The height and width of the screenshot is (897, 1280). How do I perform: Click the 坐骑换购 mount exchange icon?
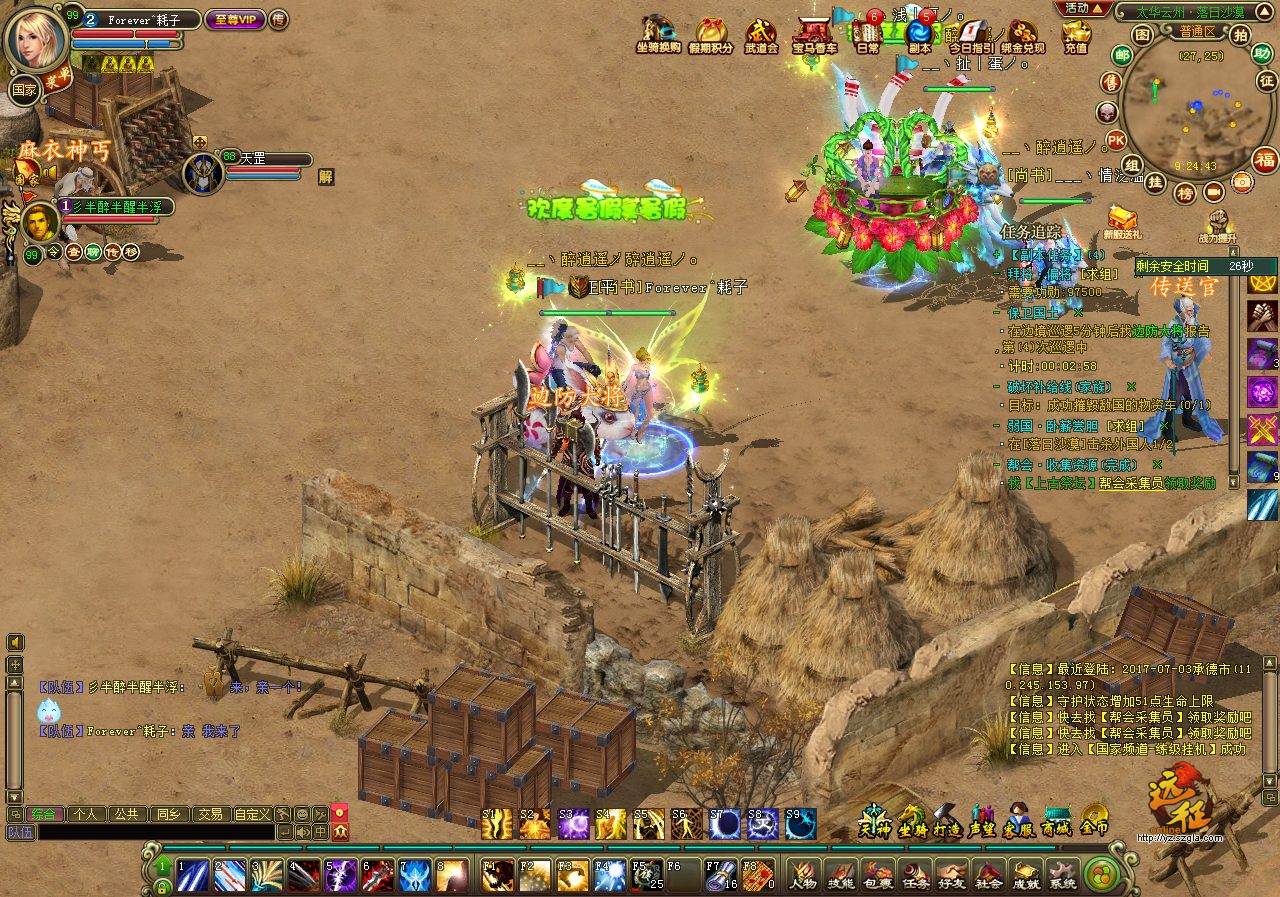[658, 36]
